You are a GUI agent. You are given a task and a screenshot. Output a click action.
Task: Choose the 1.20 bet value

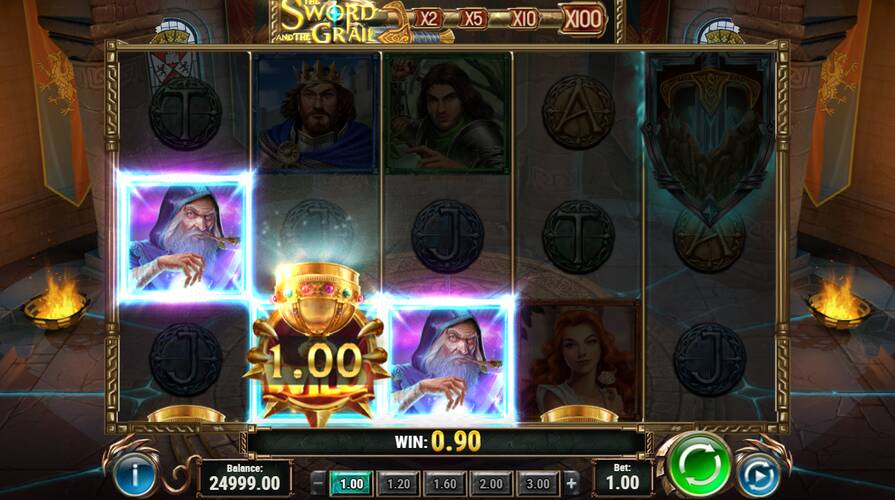398,483
